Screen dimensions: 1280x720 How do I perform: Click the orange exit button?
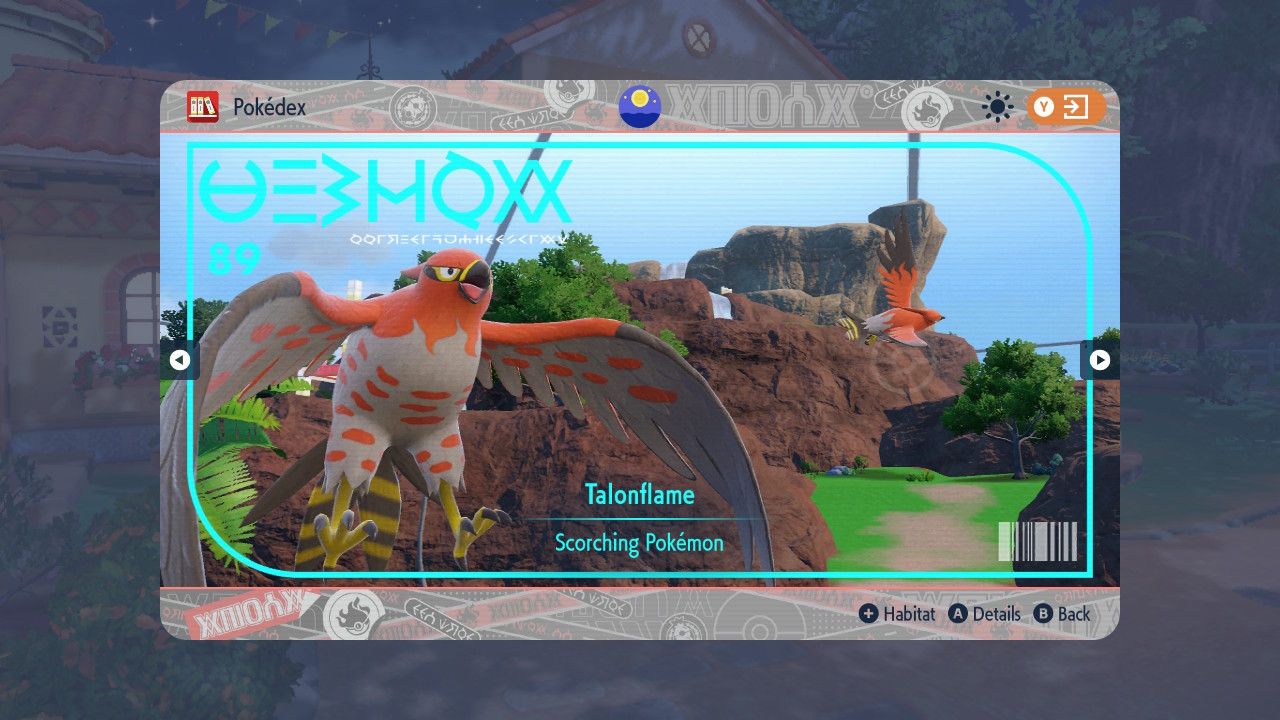coord(1066,107)
